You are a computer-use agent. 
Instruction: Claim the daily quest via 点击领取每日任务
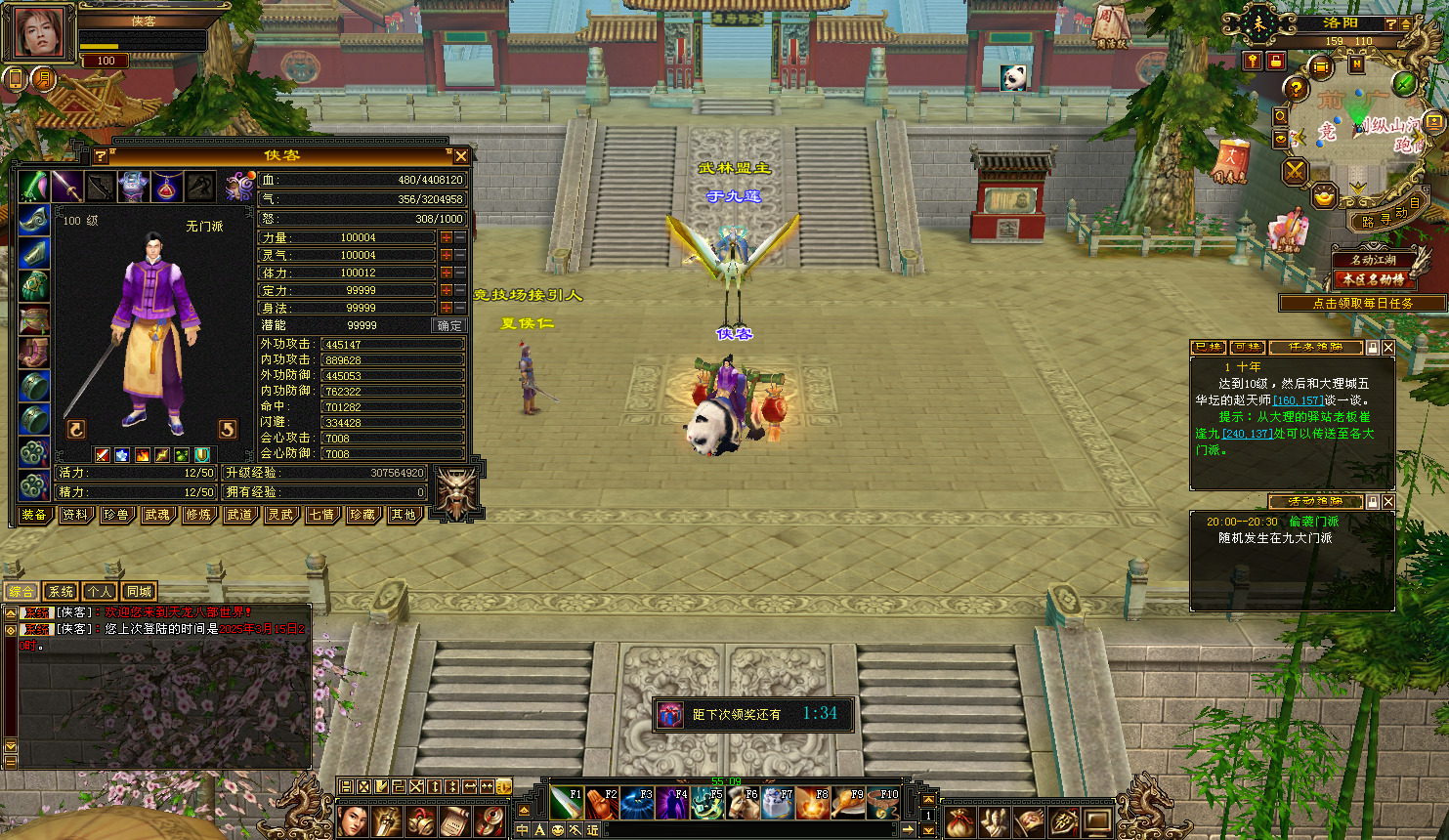click(x=1362, y=304)
